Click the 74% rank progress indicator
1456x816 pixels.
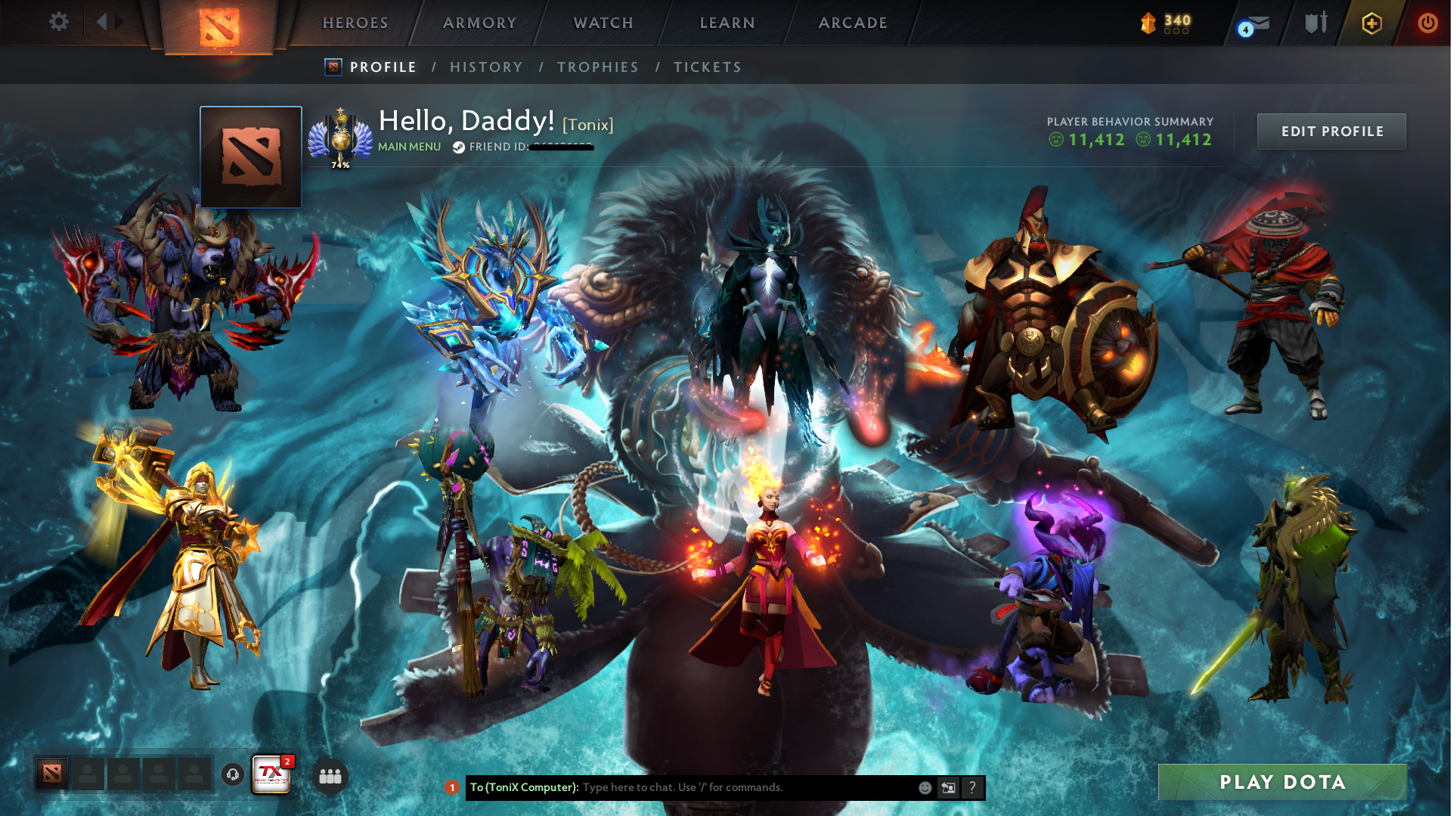pos(340,163)
